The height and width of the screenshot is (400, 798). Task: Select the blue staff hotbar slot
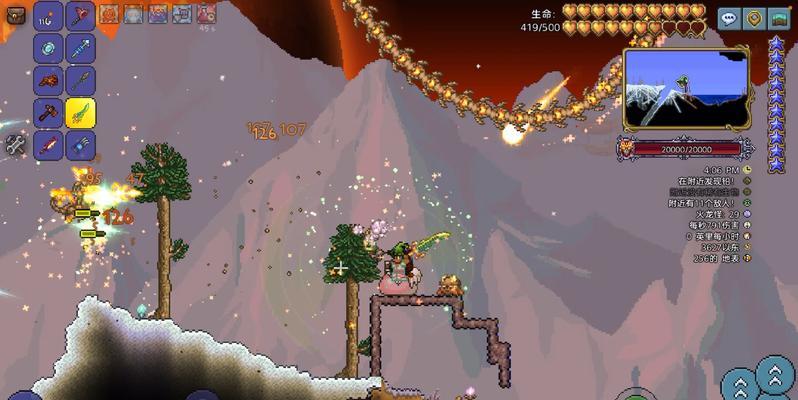(x=81, y=48)
